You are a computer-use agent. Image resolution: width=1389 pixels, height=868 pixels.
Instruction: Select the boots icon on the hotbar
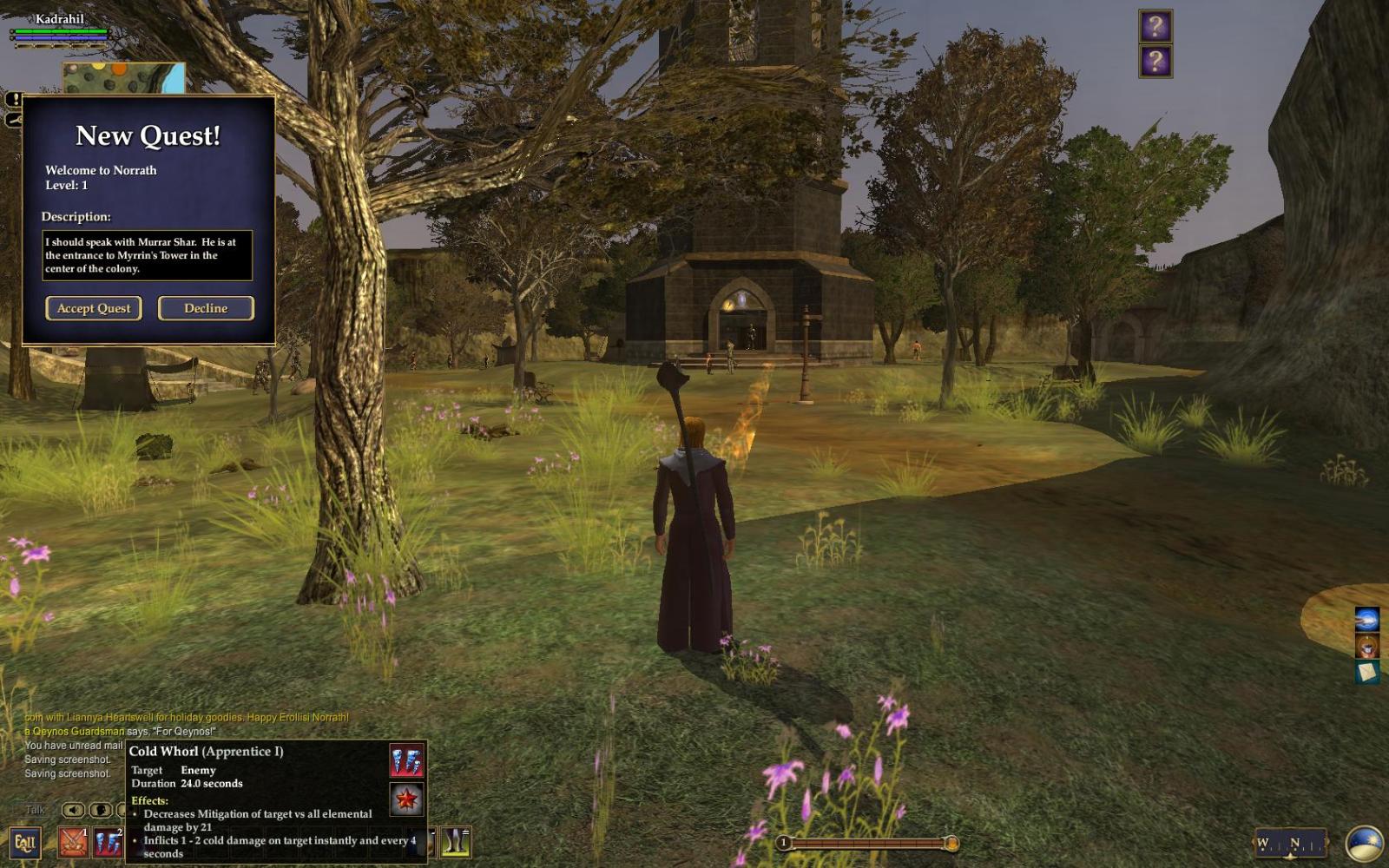point(455,842)
